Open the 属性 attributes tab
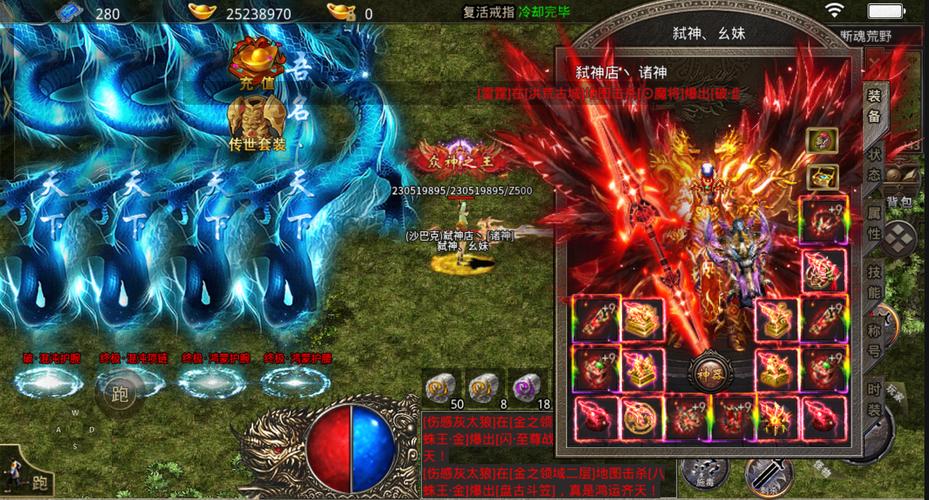This screenshot has width=929, height=500. click(x=874, y=224)
